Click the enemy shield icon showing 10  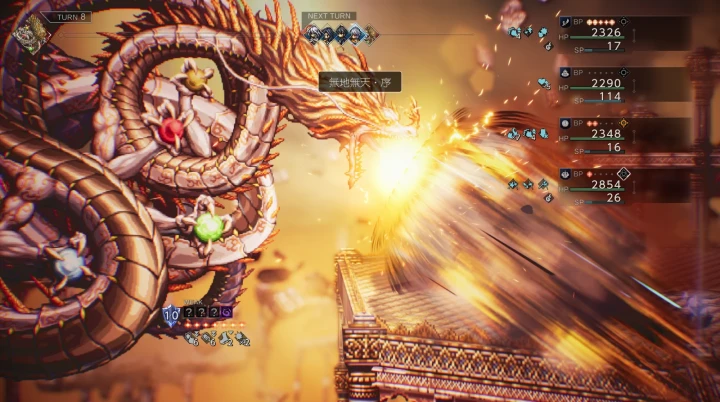pyautogui.click(x=171, y=314)
